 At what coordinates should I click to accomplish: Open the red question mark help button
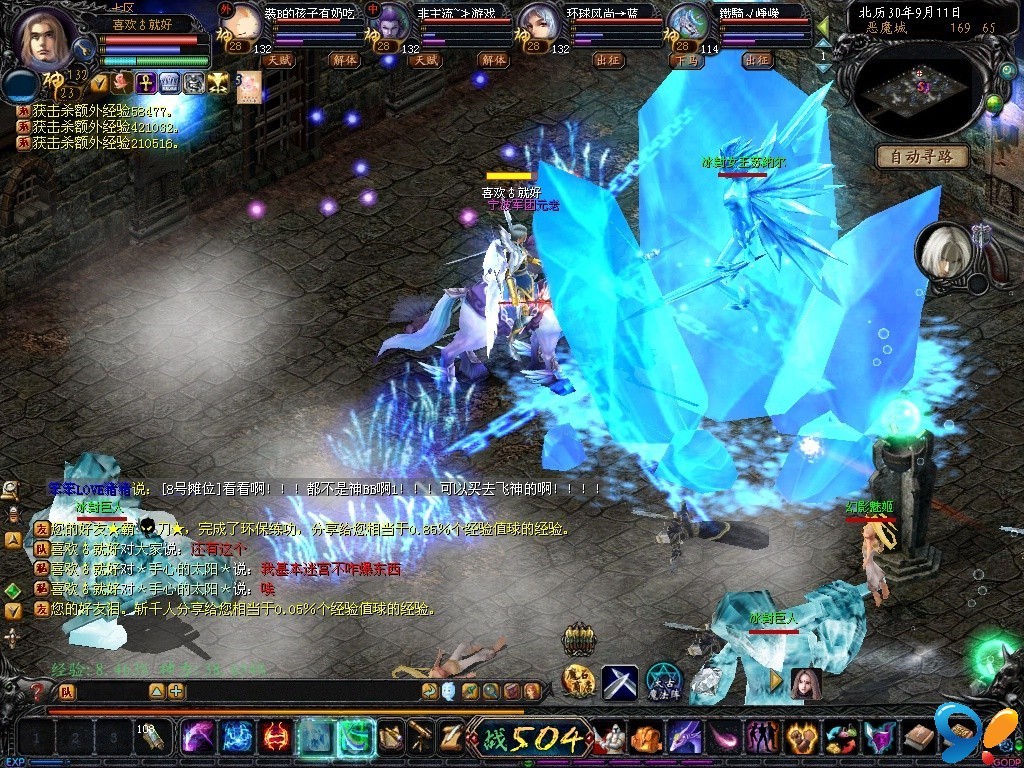pyautogui.click(x=39, y=691)
